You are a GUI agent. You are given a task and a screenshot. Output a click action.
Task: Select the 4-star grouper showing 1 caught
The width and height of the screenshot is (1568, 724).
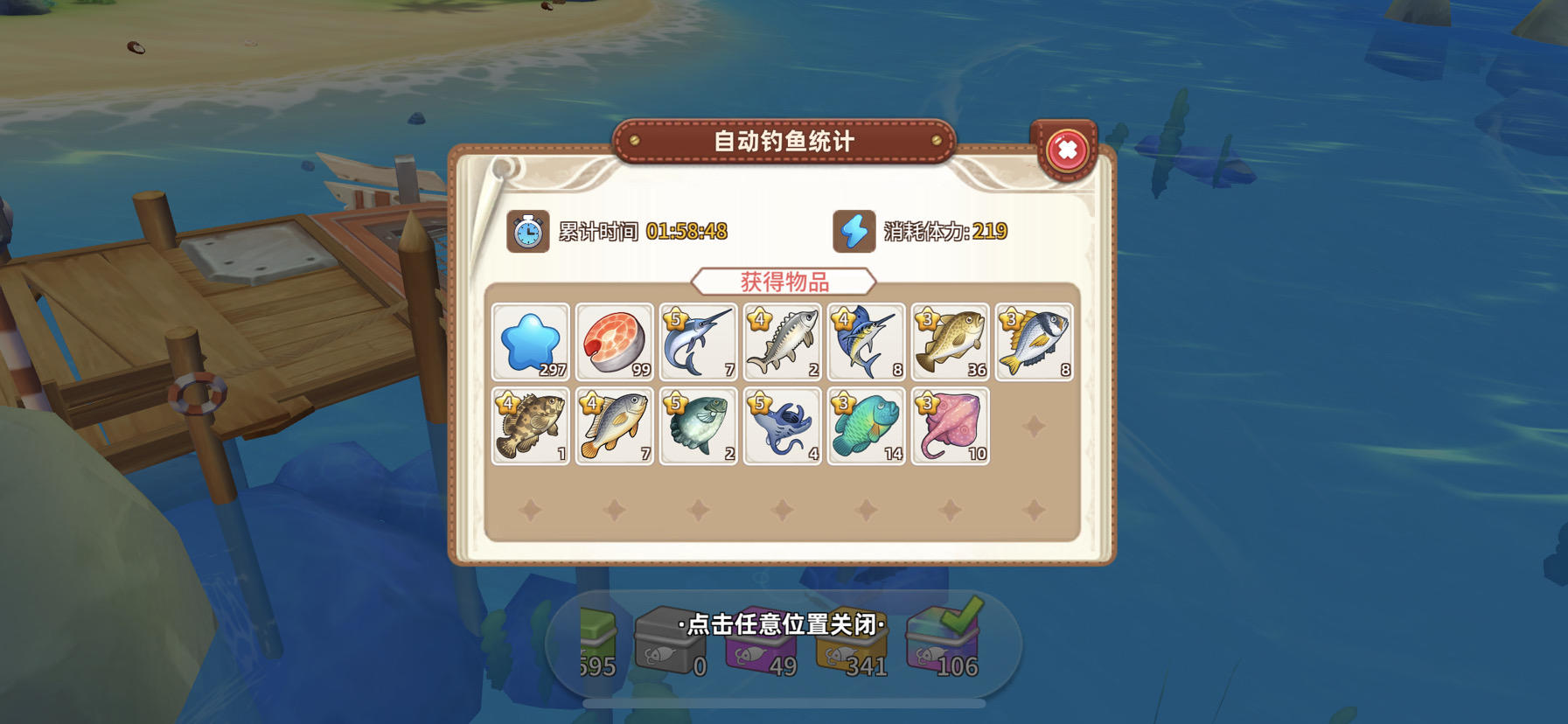pos(531,427)
